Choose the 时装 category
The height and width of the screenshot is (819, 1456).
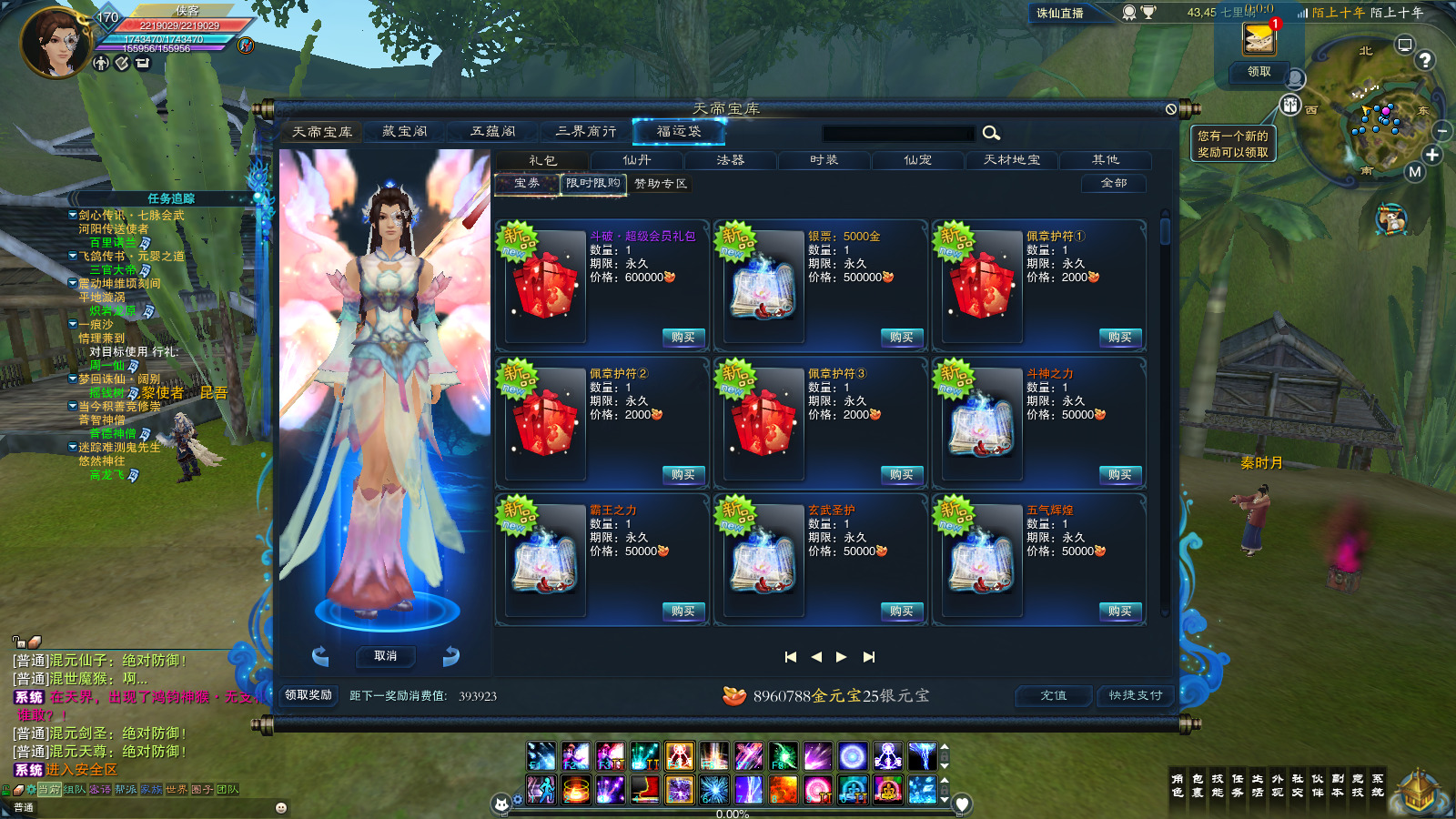824,160
